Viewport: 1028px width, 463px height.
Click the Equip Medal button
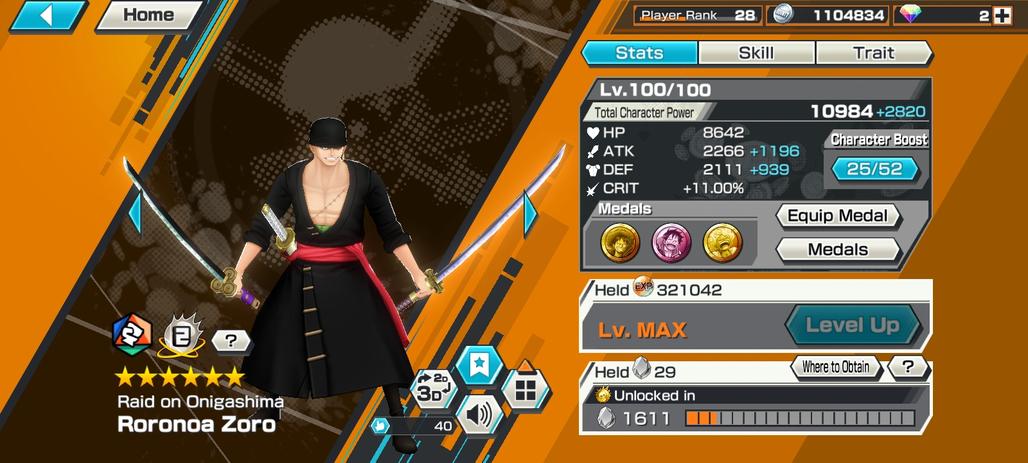[838, 216]
